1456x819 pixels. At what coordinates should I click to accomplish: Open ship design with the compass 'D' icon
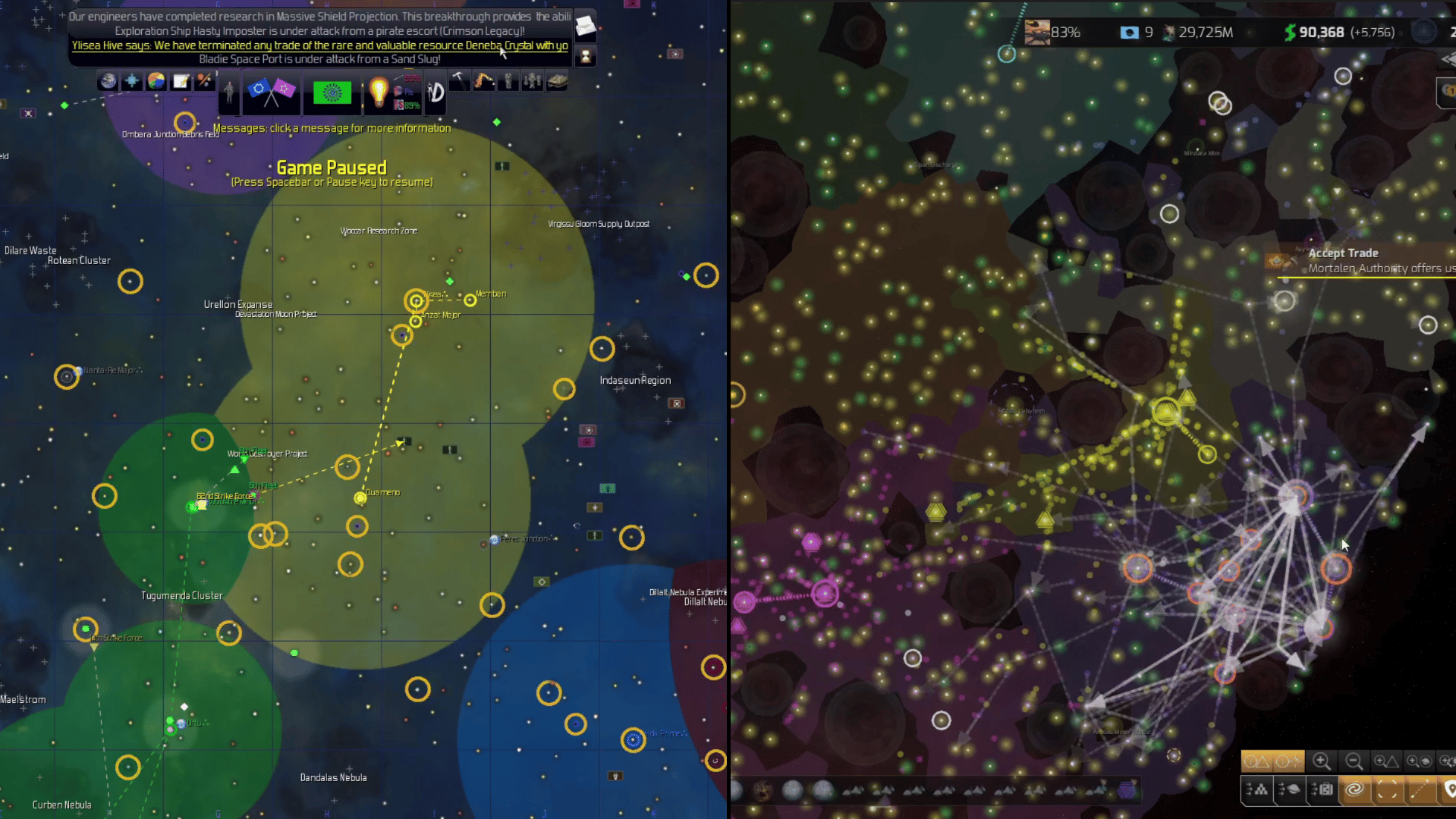pos(434,93)
